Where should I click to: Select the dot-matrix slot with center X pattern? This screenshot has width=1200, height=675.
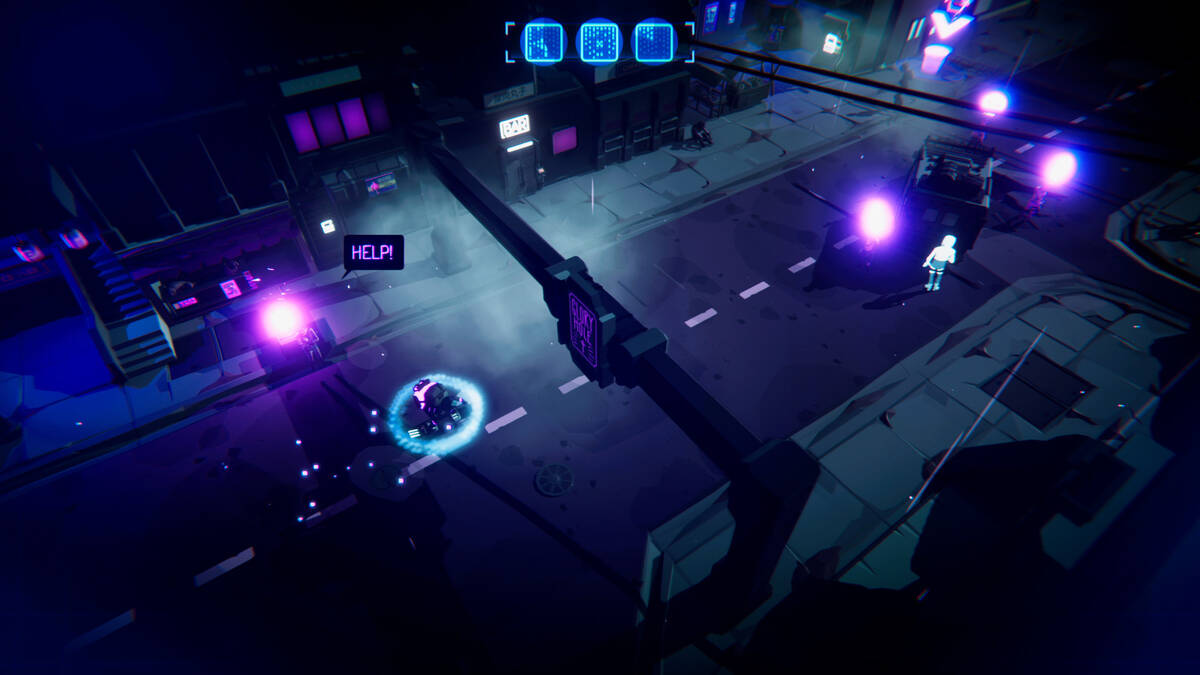pyautogui.click(x=599, y=42)
